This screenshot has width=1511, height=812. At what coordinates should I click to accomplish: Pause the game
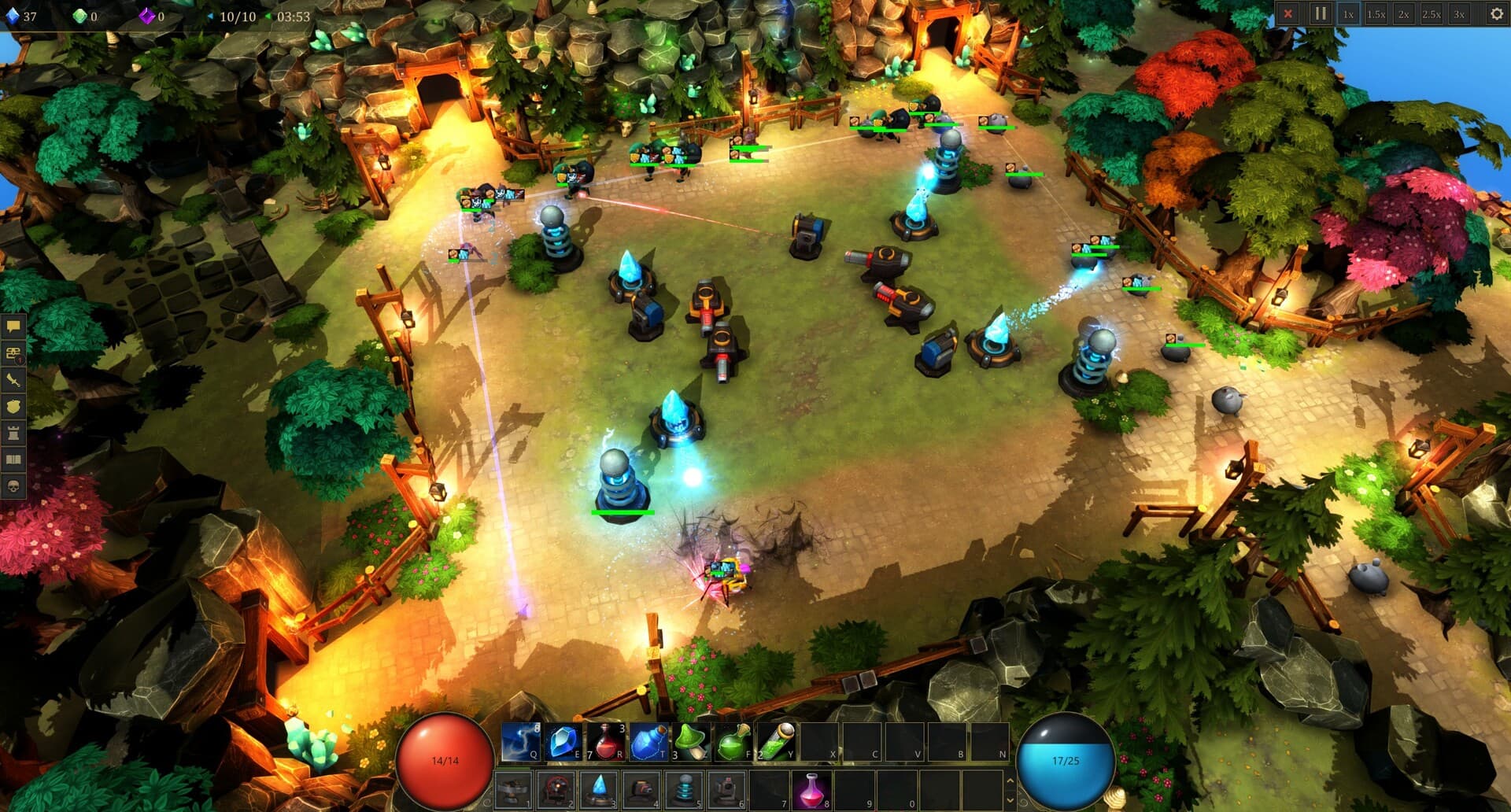(1320, 13)
